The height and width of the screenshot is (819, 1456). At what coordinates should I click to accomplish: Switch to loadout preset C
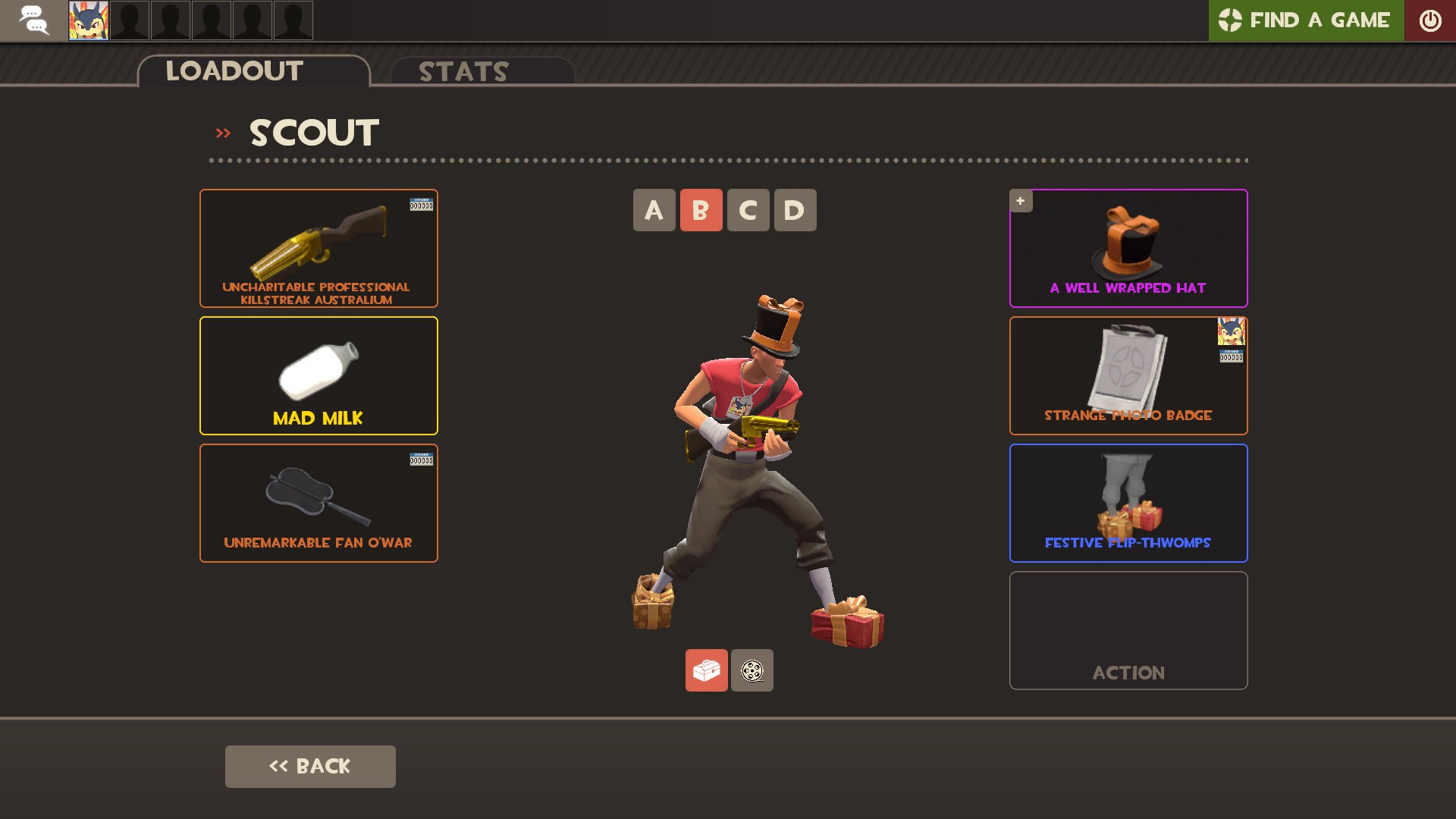(x=748, y=210)
